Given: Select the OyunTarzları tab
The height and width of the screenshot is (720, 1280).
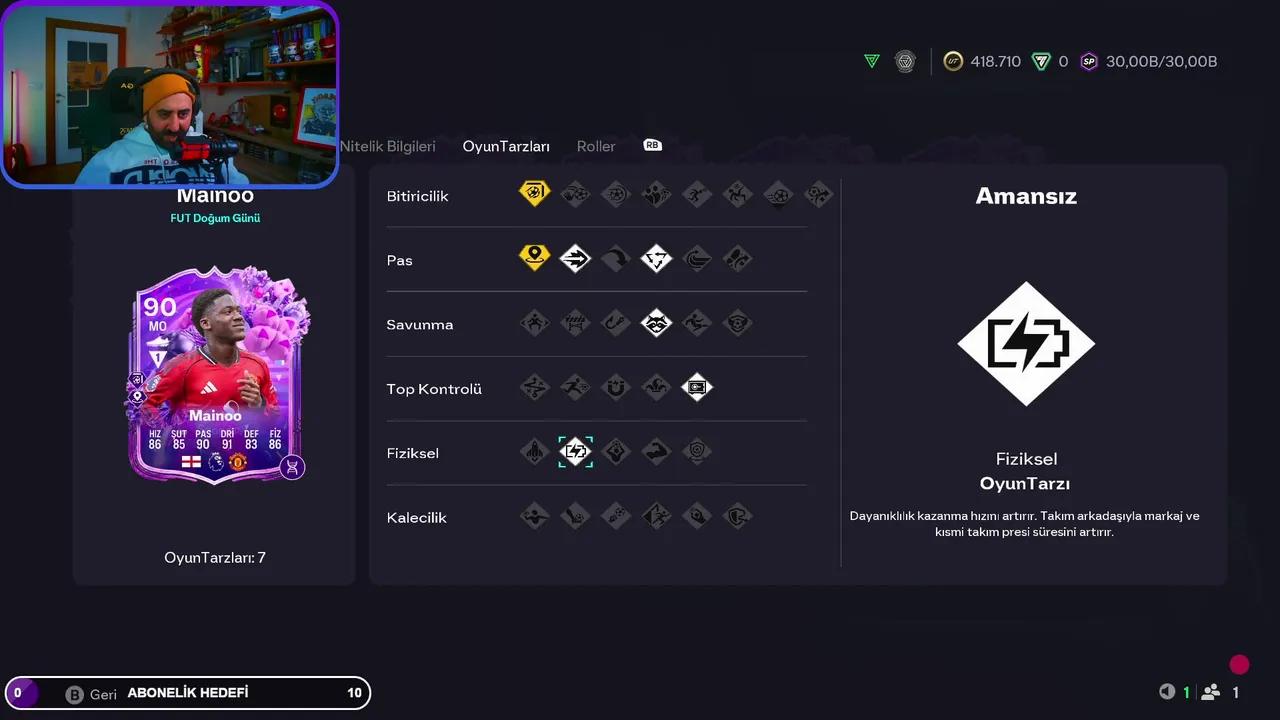Looking at the screenshot, I should (x=505, y=146).
